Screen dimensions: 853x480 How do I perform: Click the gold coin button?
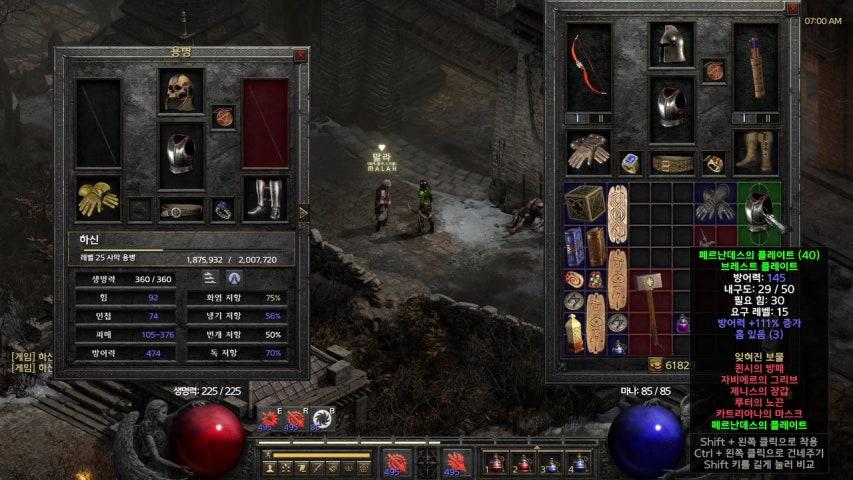click(x=656, y=366)
